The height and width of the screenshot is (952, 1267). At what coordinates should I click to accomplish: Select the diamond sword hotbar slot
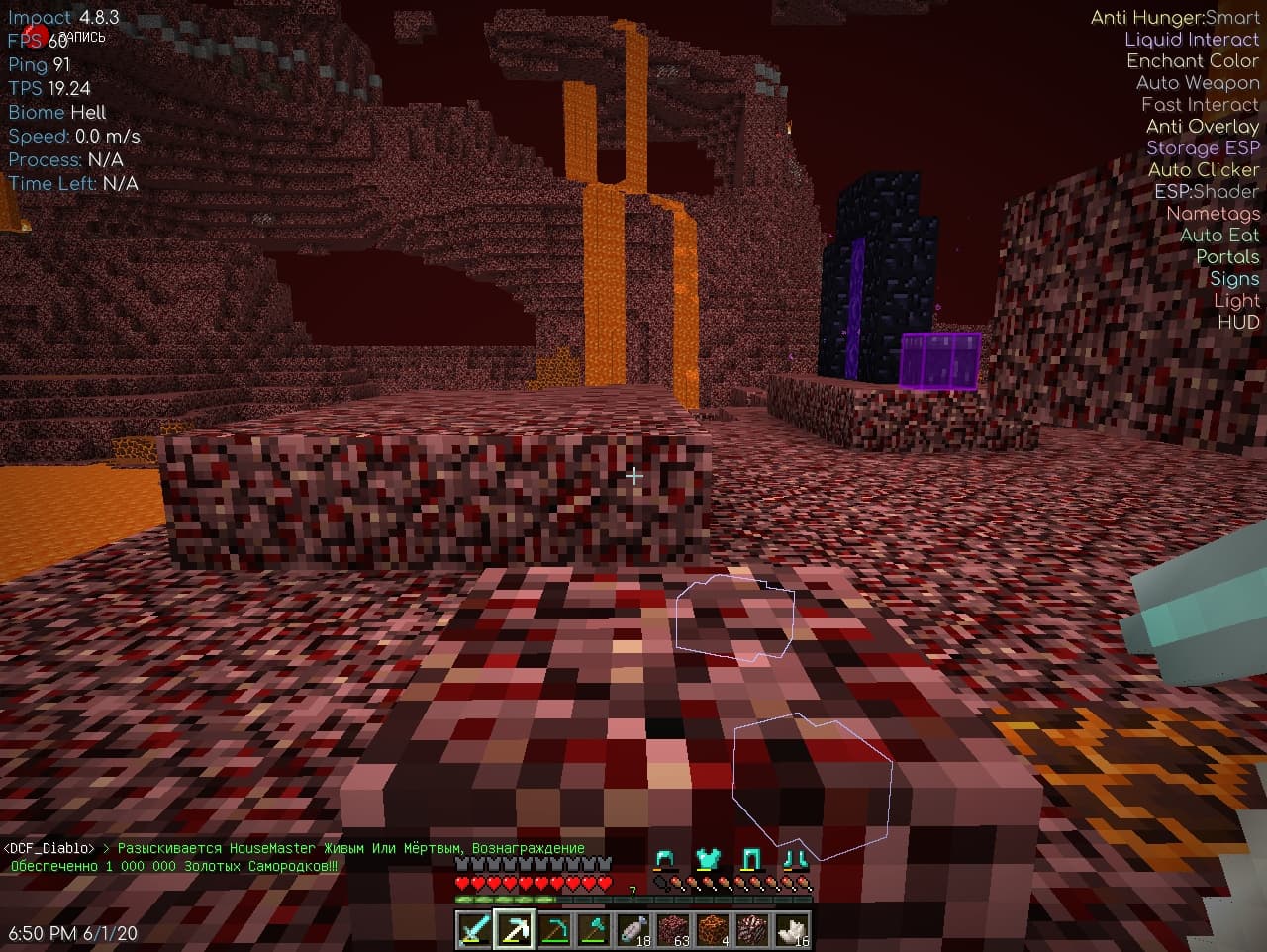click(475, 930)
